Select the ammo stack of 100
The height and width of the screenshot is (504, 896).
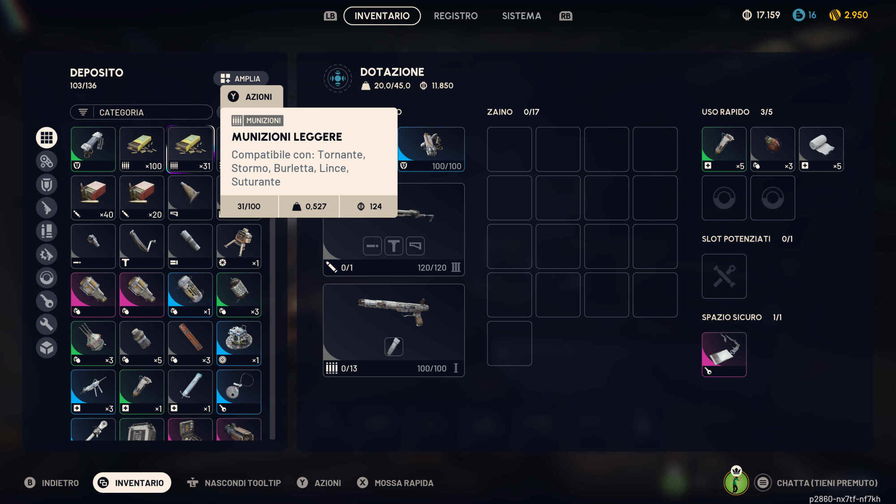141,148
